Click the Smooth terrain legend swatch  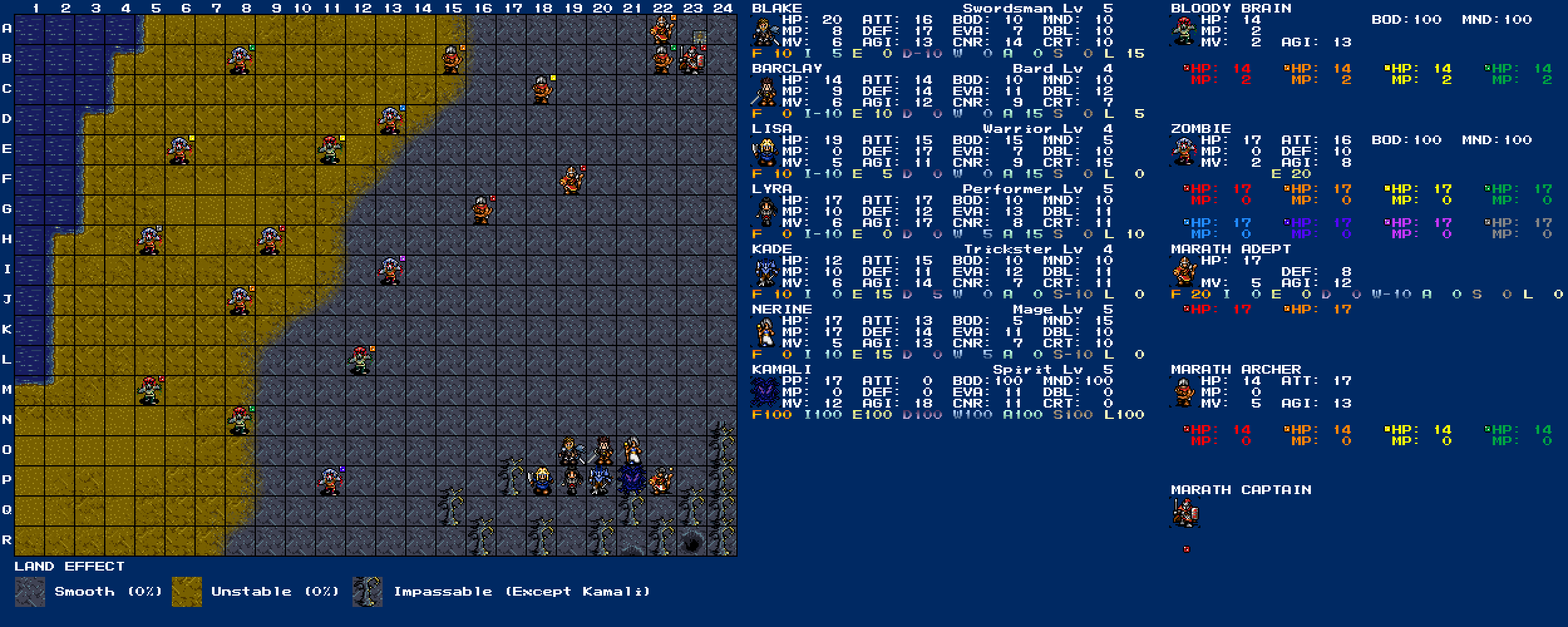click(30, 592)
